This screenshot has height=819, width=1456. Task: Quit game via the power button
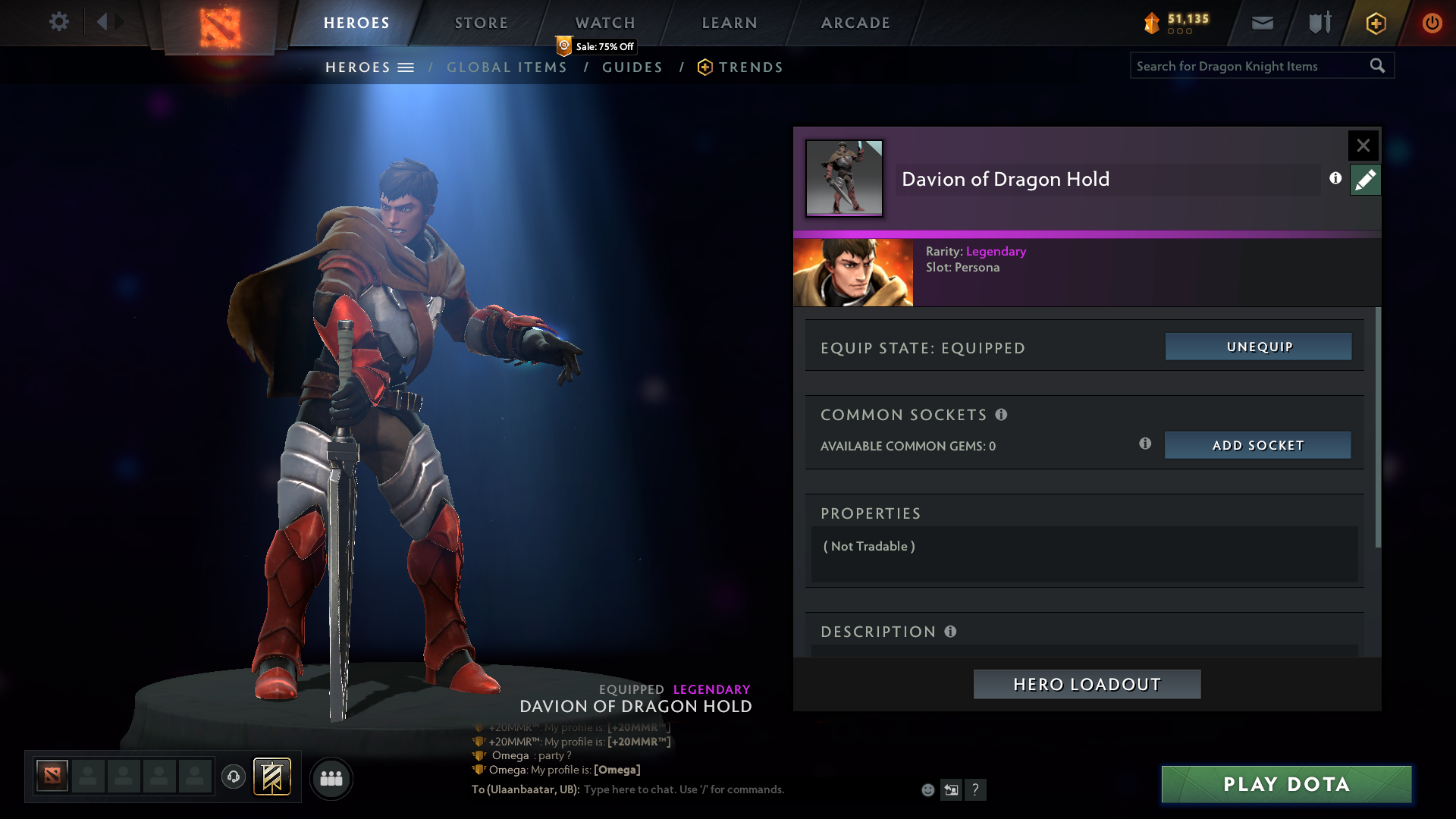(x=1432, y=23)
